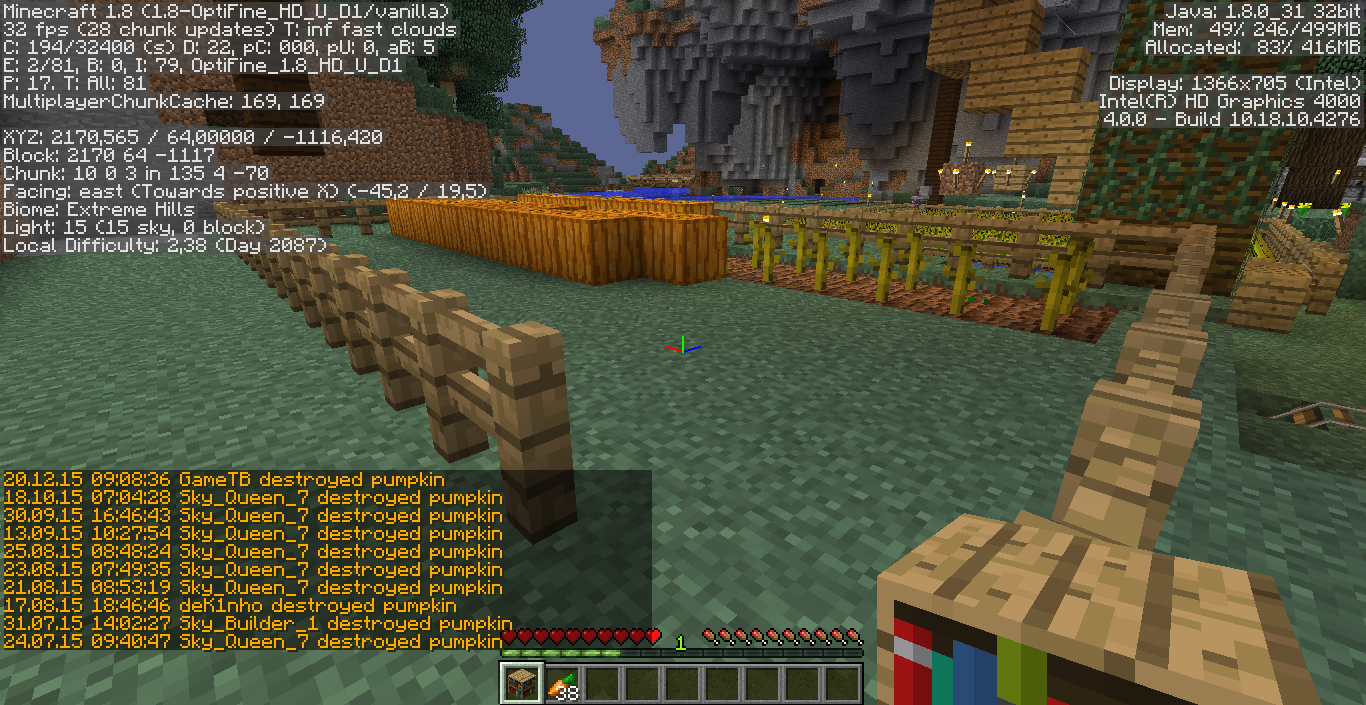Select the carrot stack hotbar slot
This screenshot has width=1366, height=705.
562,683
